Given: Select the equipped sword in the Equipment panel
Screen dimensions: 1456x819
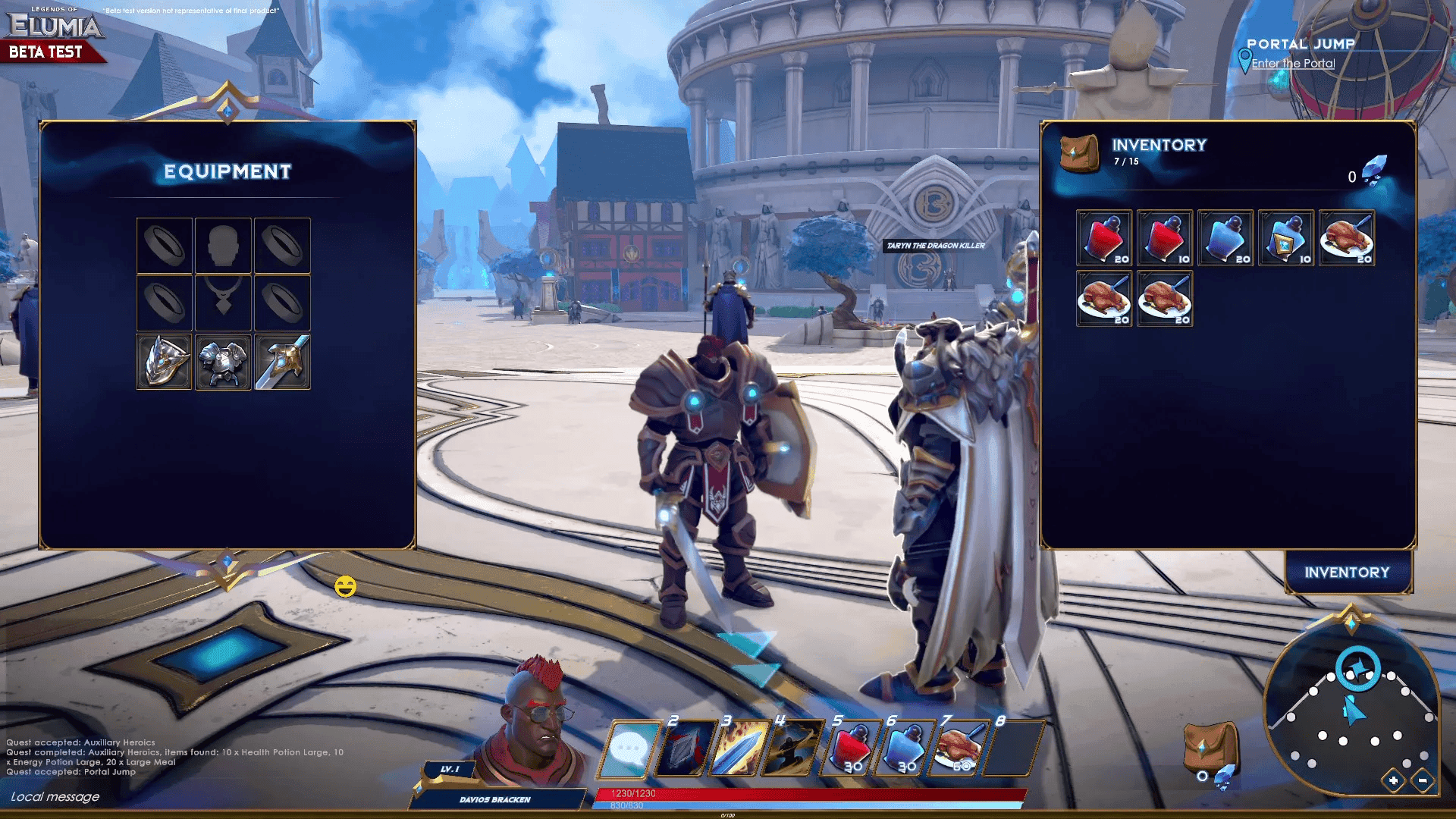Looking at the screenshot, I should [282, 362].
